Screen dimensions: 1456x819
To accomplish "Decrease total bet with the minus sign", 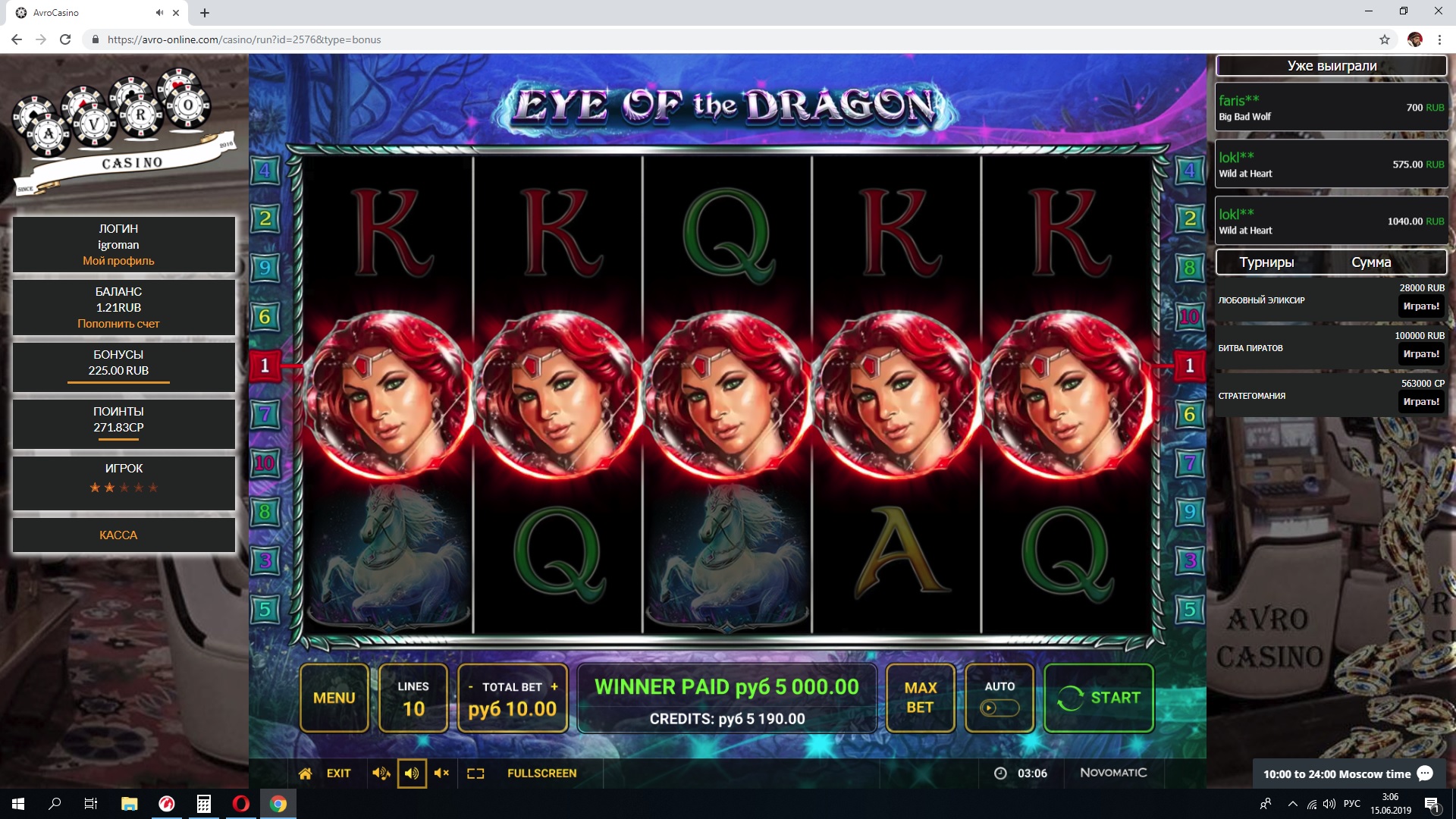I will tap(471, 686).
